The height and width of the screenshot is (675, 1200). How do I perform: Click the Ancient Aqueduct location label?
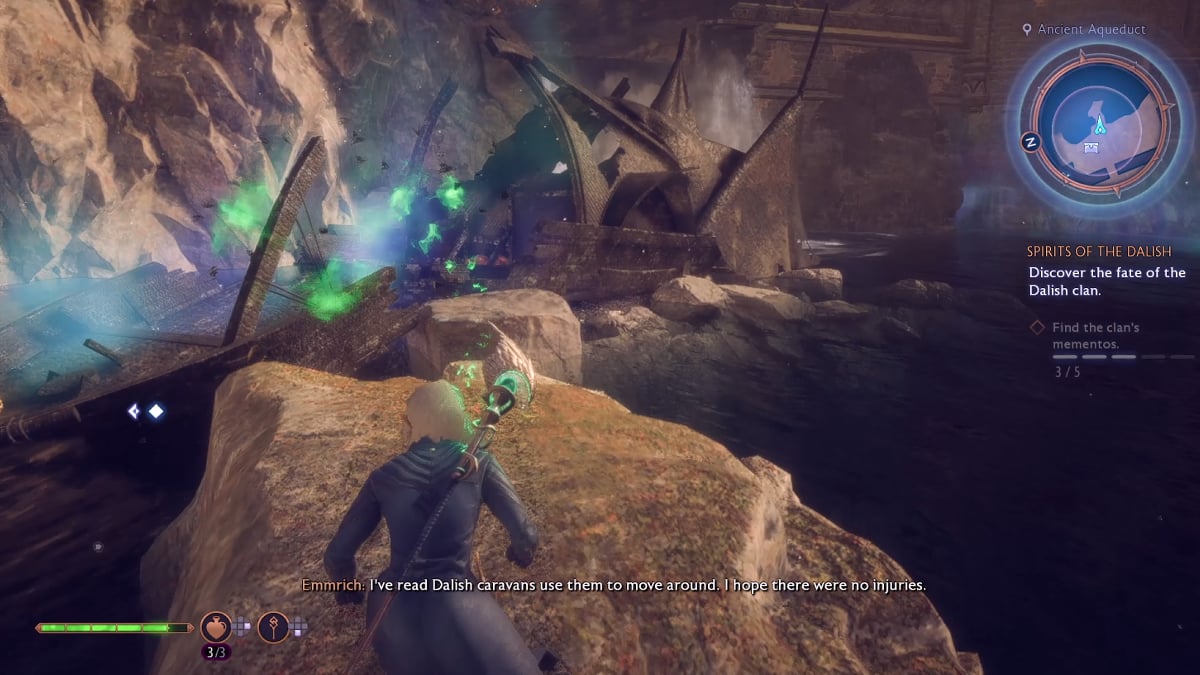click(x=1090, y=30)
